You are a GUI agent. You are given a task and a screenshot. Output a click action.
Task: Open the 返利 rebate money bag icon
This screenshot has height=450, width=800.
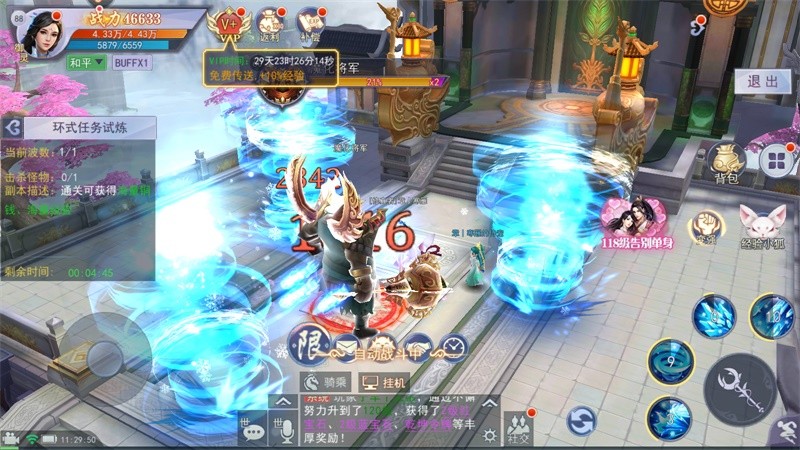(x=268, y=24)
